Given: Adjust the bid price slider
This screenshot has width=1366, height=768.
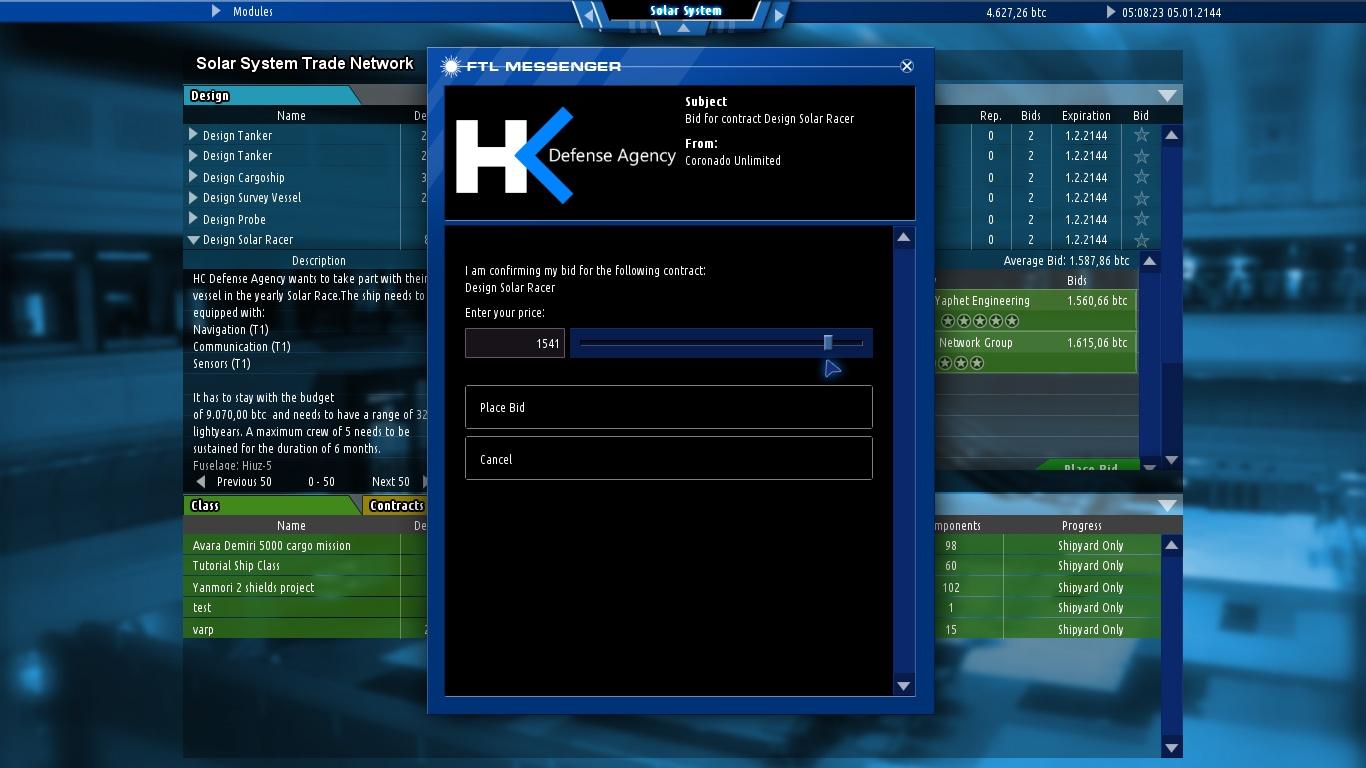Looking at the screenshot, I should click(828, 342).
